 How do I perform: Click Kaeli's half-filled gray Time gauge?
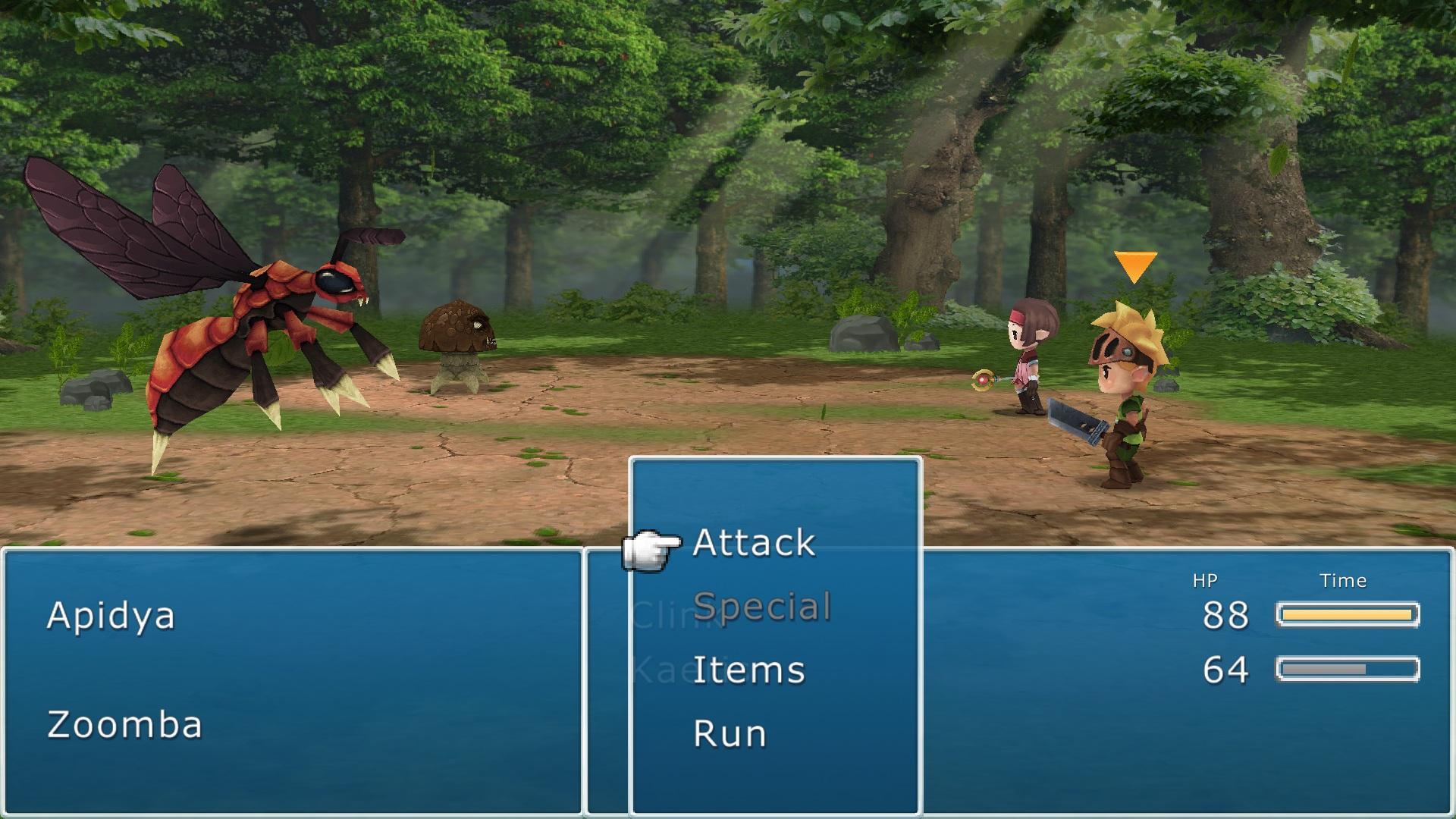coord(1348,669)
